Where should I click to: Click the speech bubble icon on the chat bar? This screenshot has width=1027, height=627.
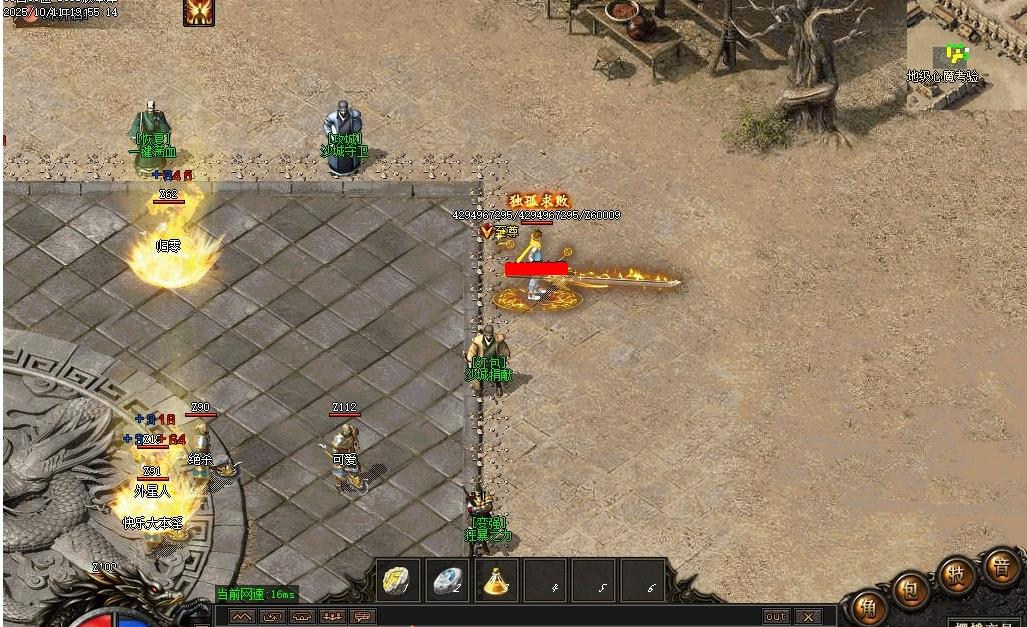point(362,617)
